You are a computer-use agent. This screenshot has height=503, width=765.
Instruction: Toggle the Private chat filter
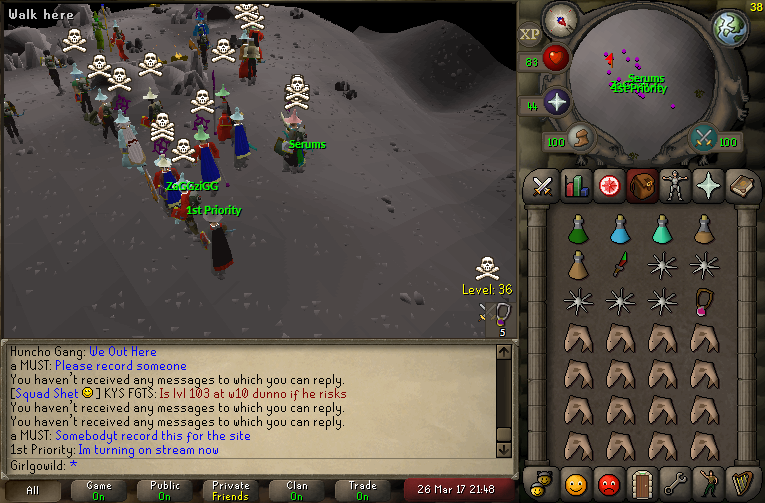[x=231, y=490]
